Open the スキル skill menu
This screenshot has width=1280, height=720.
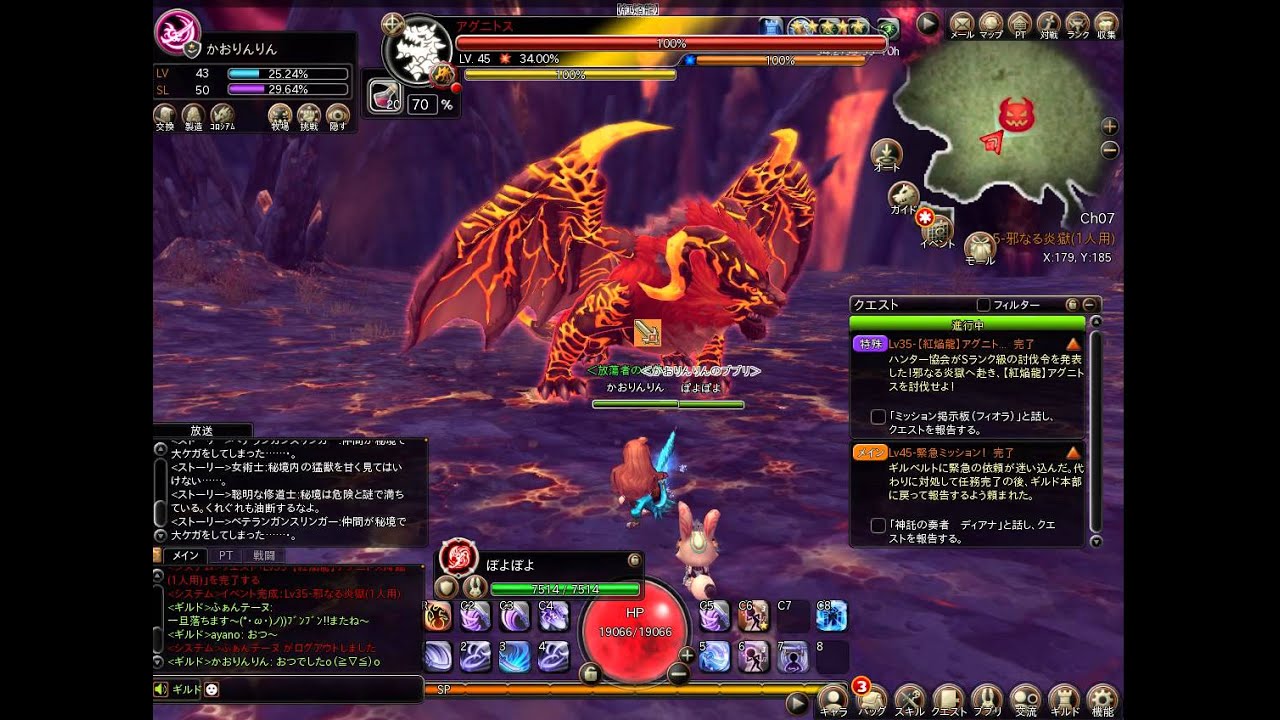909,698
